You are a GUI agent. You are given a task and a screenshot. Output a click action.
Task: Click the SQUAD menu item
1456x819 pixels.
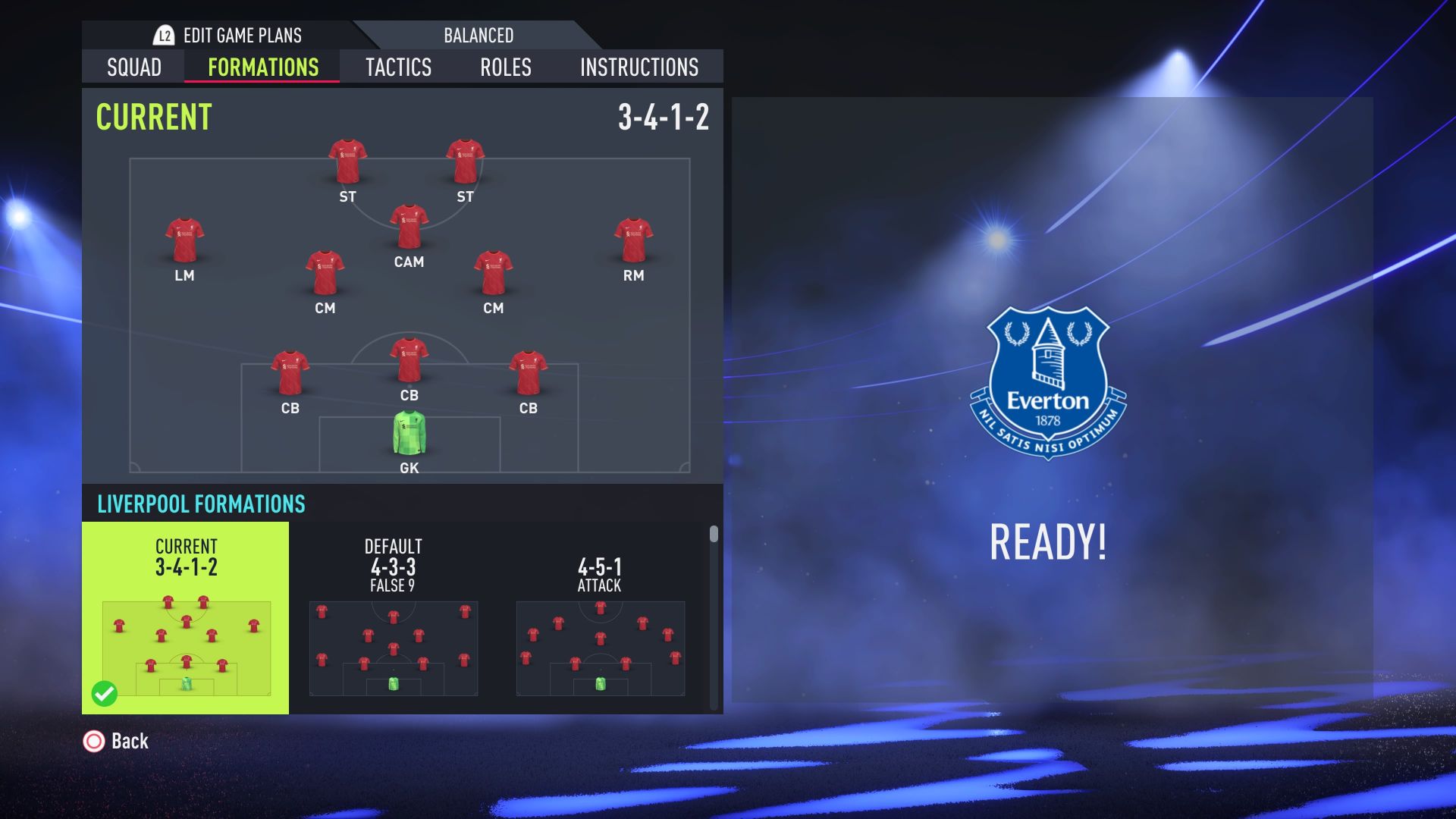pyautogui.click(x=133, y=67)
